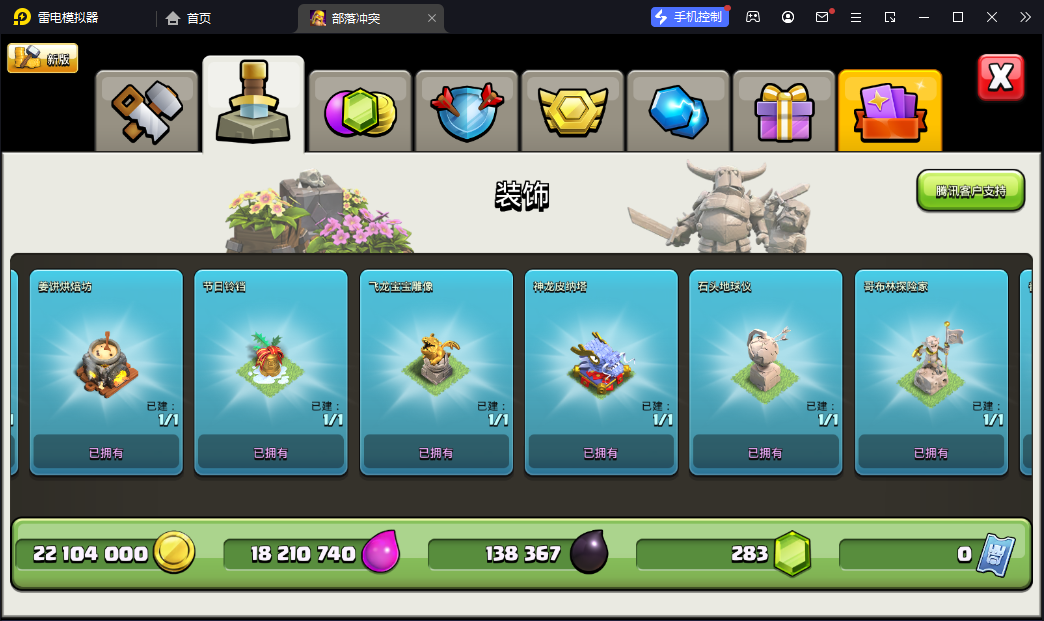Open the green gem resources tab

coord(359,110)
